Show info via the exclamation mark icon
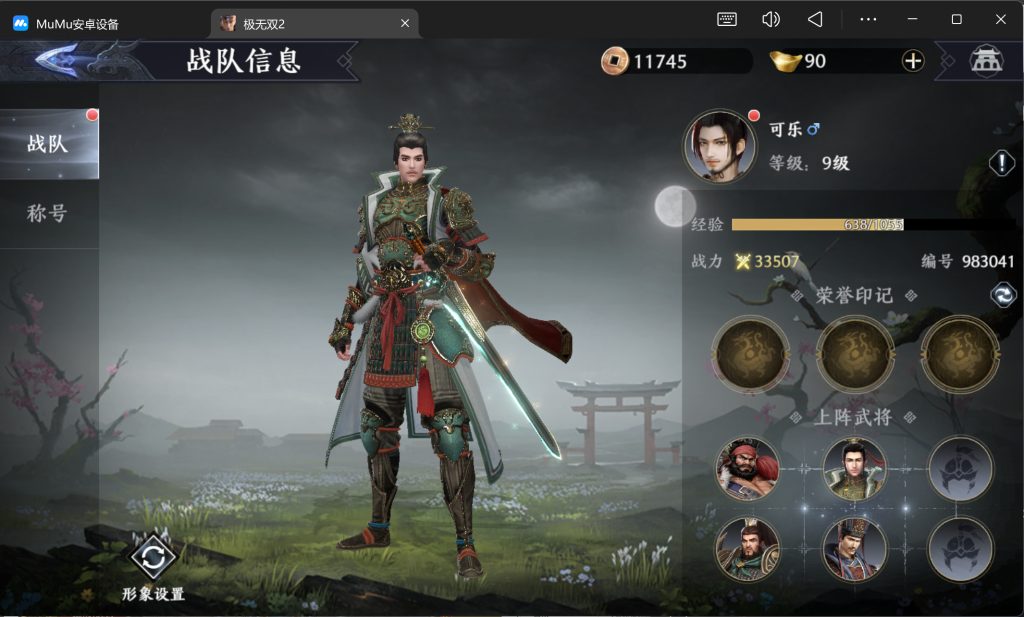 (x=1002, y=163)
